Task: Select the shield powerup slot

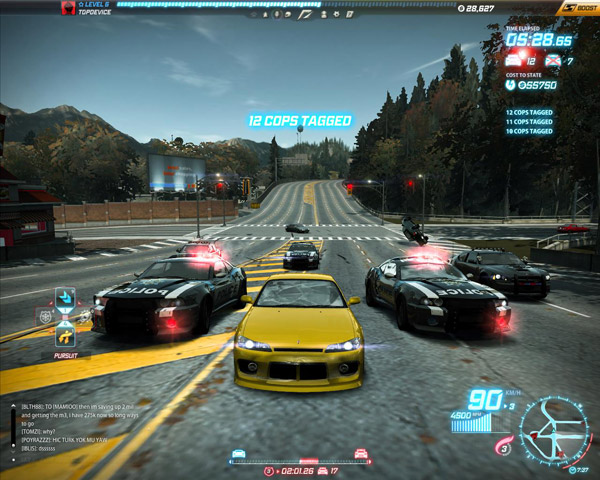Action: (45, 316)
